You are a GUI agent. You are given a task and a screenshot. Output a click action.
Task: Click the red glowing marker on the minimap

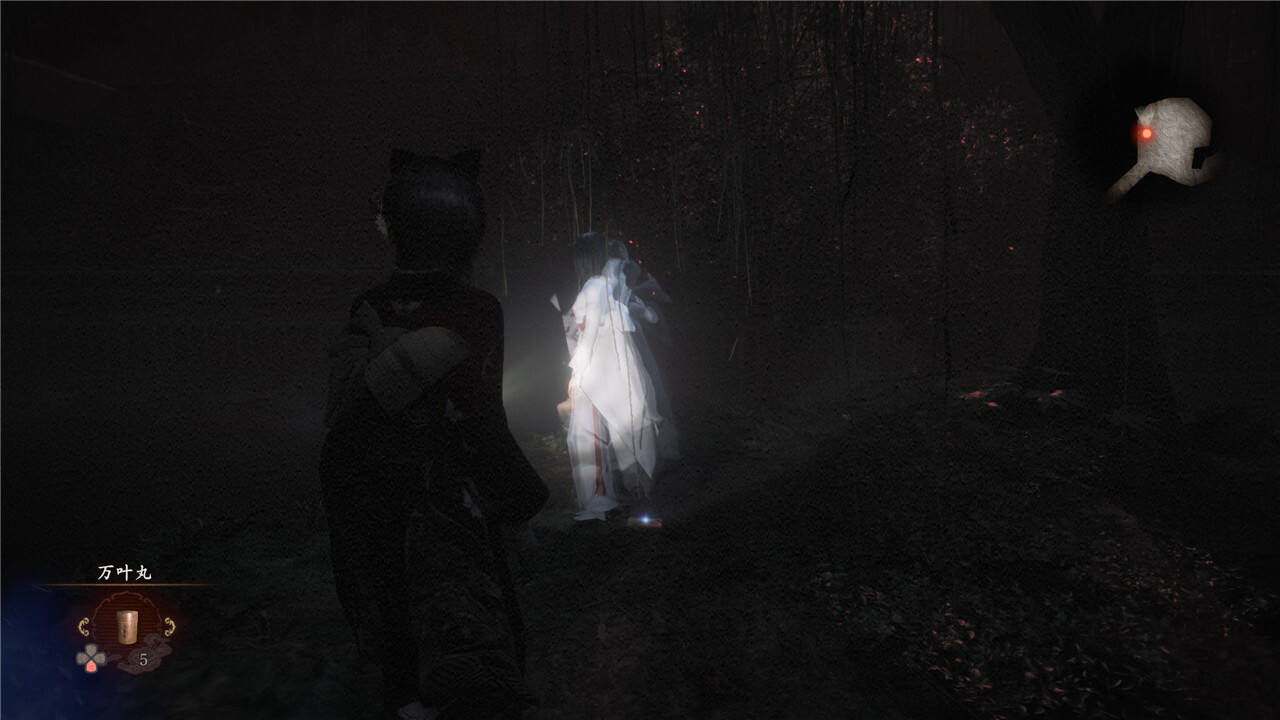coord(1146,133)
